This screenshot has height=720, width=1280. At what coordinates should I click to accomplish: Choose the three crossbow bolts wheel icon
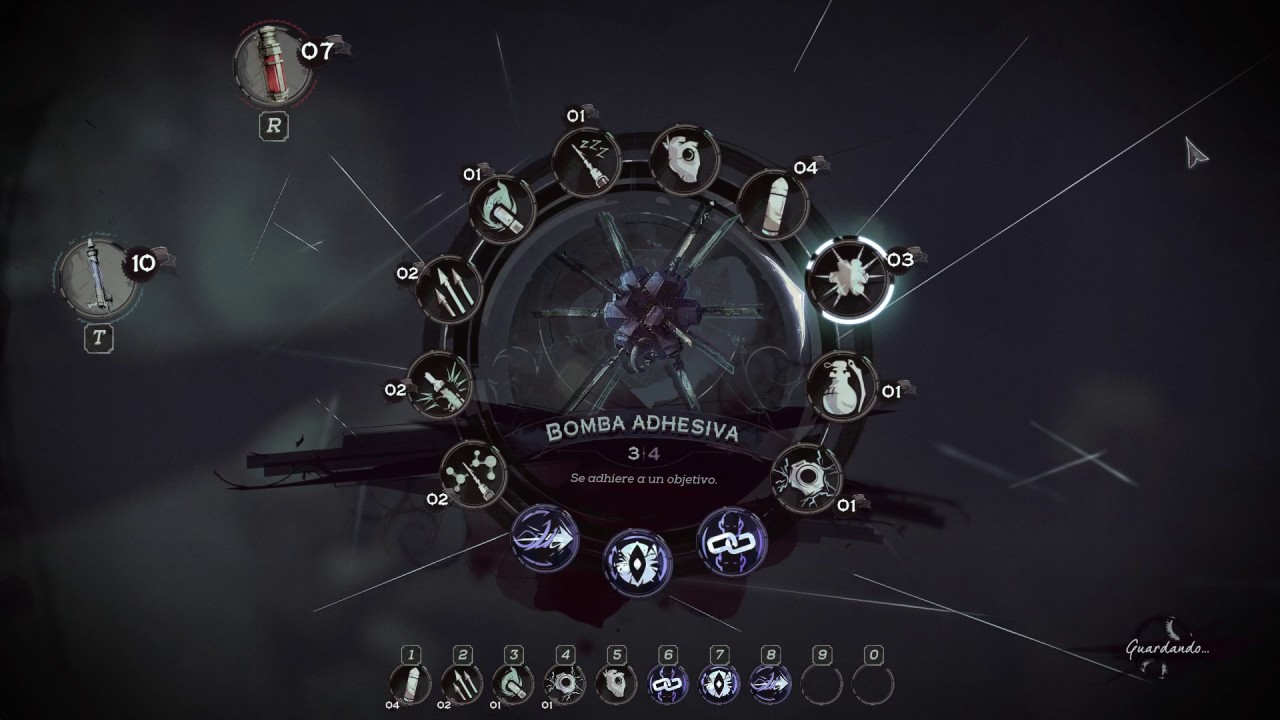449,290
